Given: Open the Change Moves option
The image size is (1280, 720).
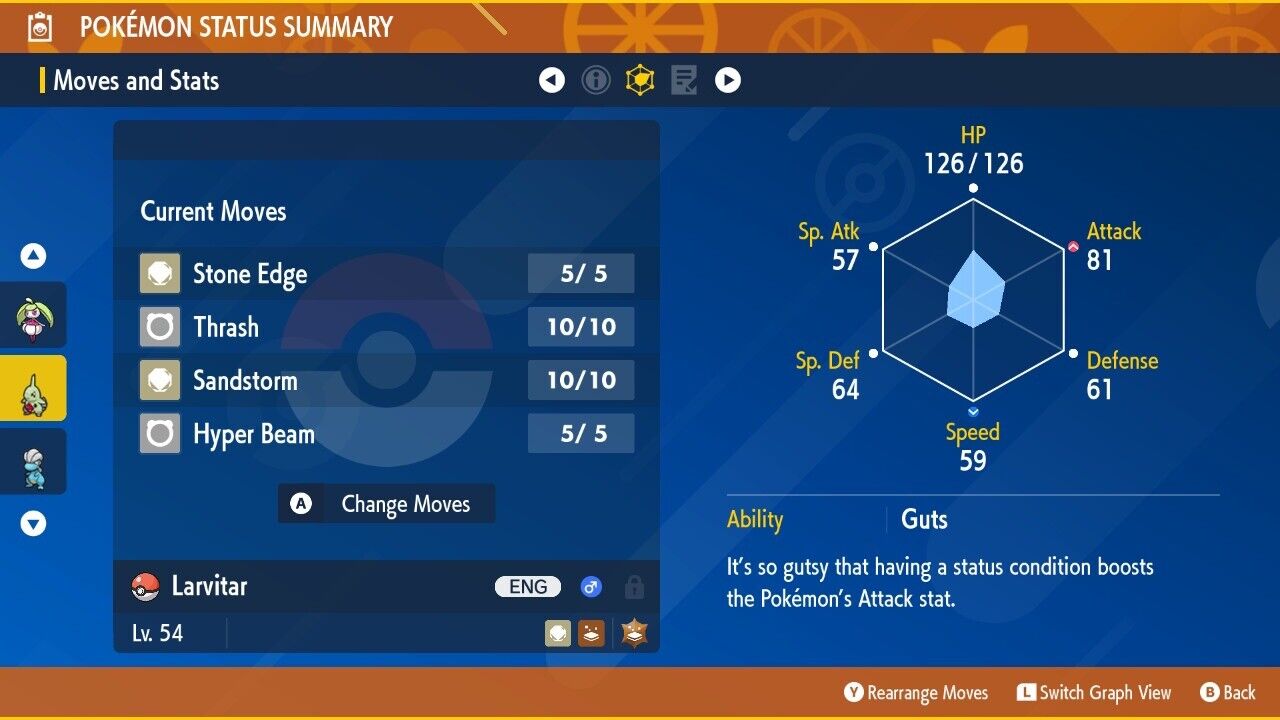Looking at the screenshot, I should click(386, 504).
